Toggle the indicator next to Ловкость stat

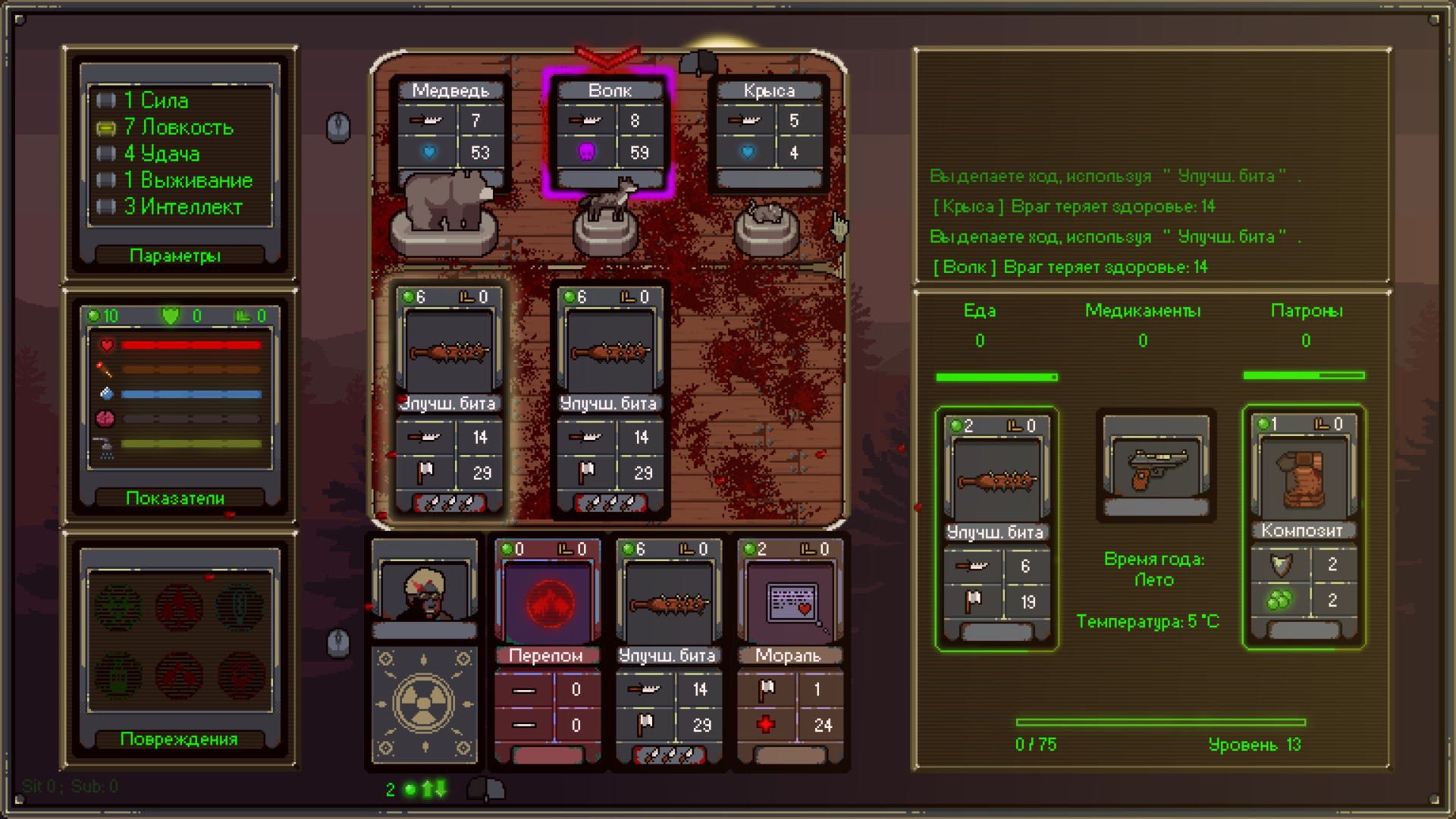[x=106, y=127]
